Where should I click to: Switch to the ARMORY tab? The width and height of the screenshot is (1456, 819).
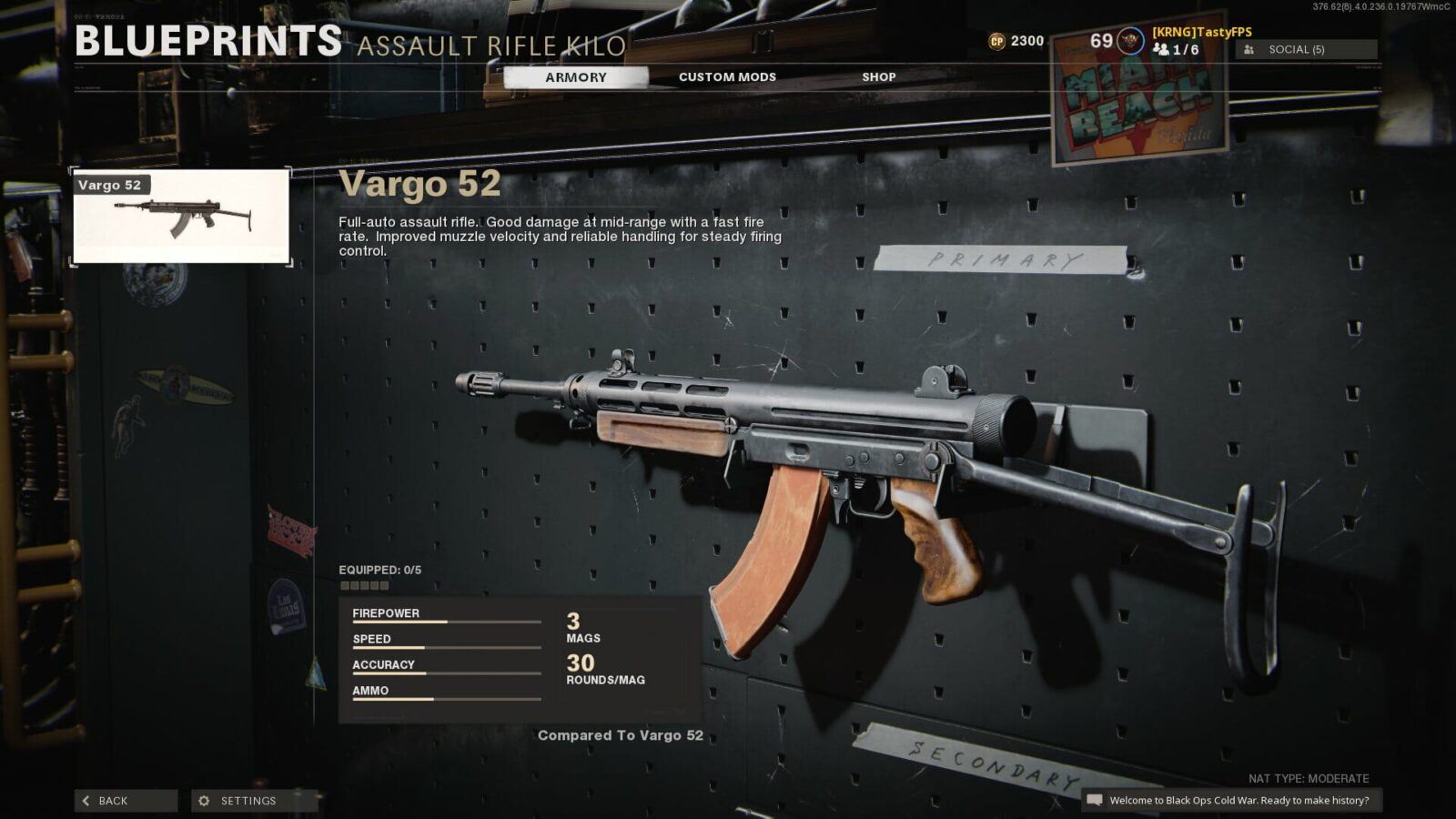click(575, 77)
